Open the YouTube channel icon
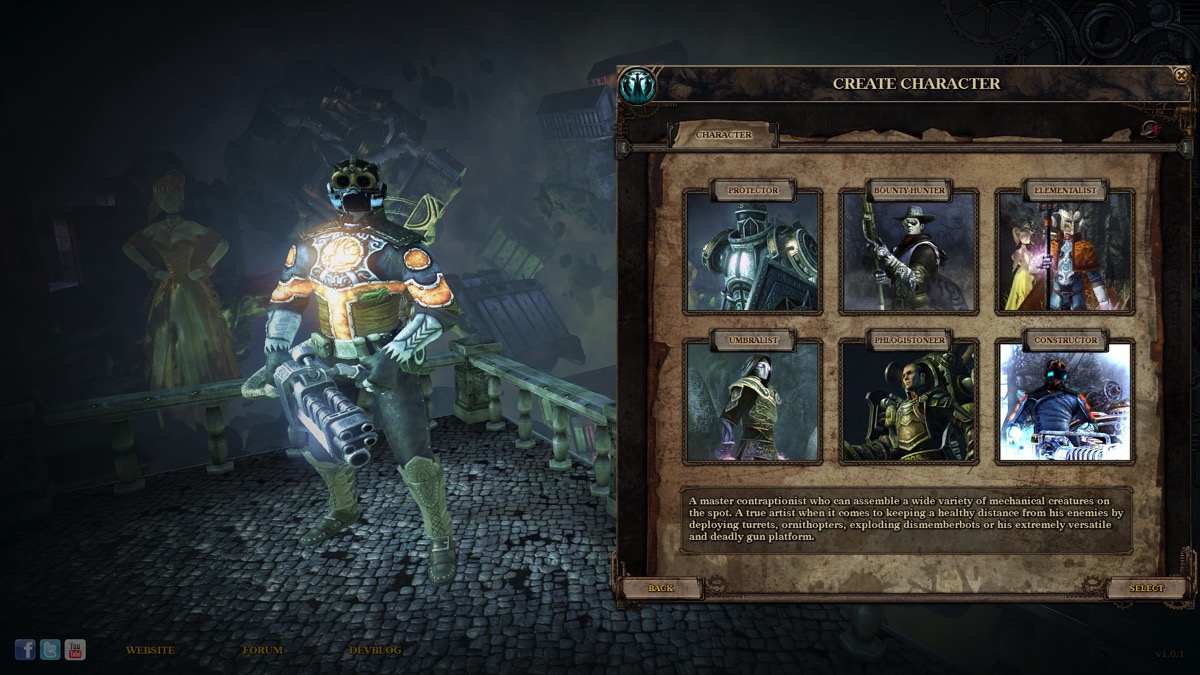Image resolution: width=1200 pixels, height=675 pixels. coord(75,650)
